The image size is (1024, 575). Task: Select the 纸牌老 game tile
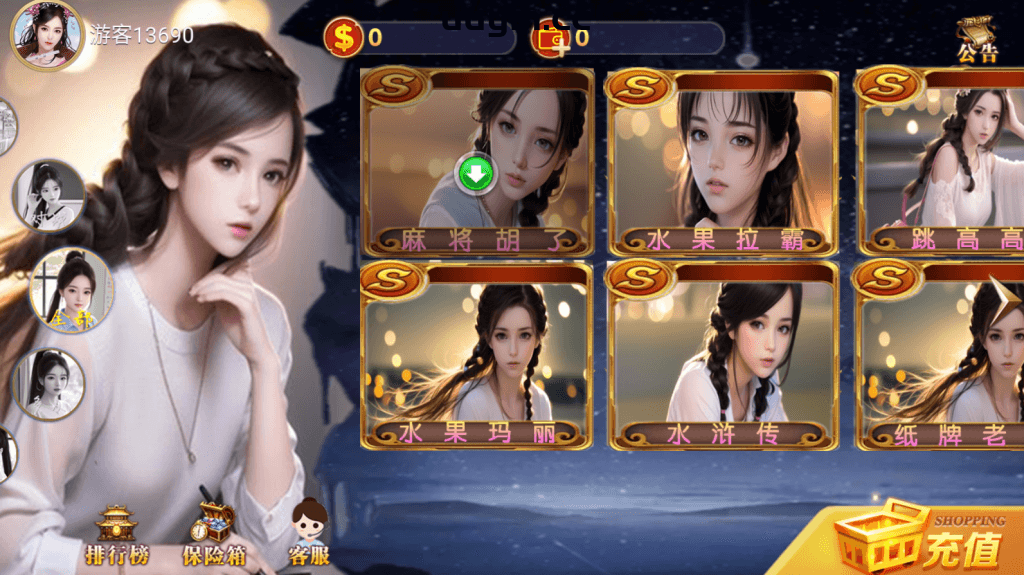(942, 355)
